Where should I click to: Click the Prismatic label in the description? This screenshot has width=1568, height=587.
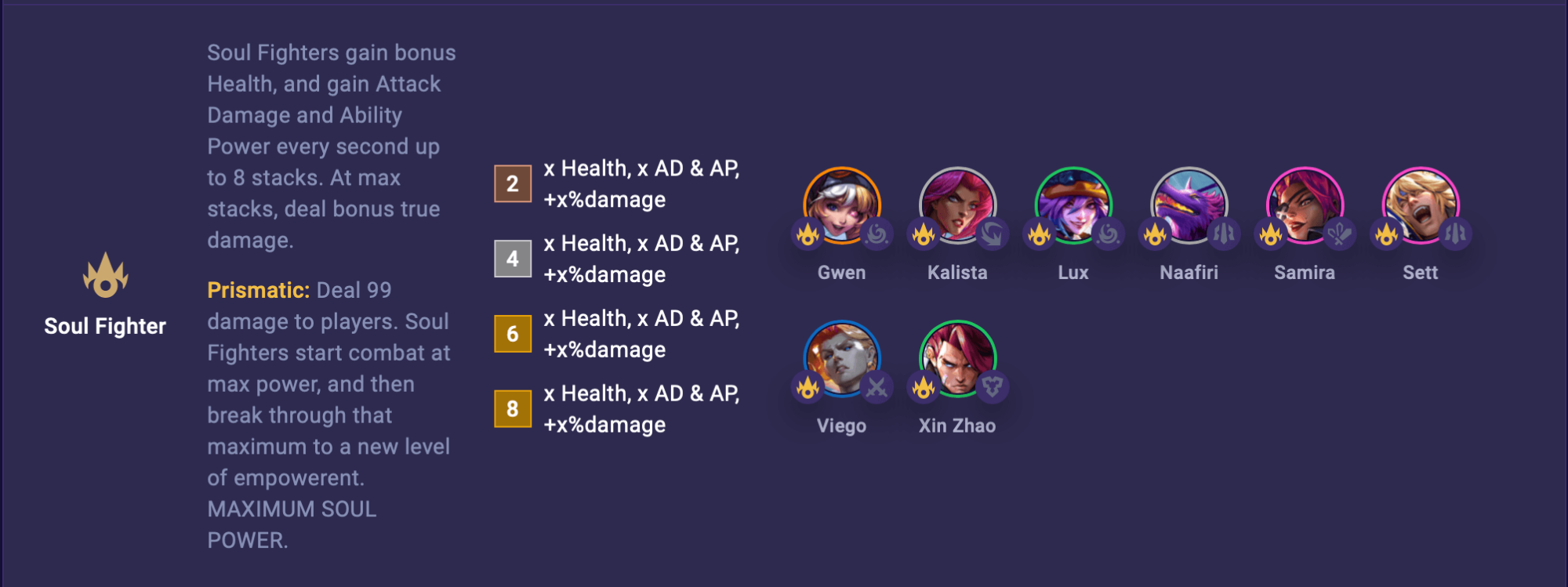point(256,289)
